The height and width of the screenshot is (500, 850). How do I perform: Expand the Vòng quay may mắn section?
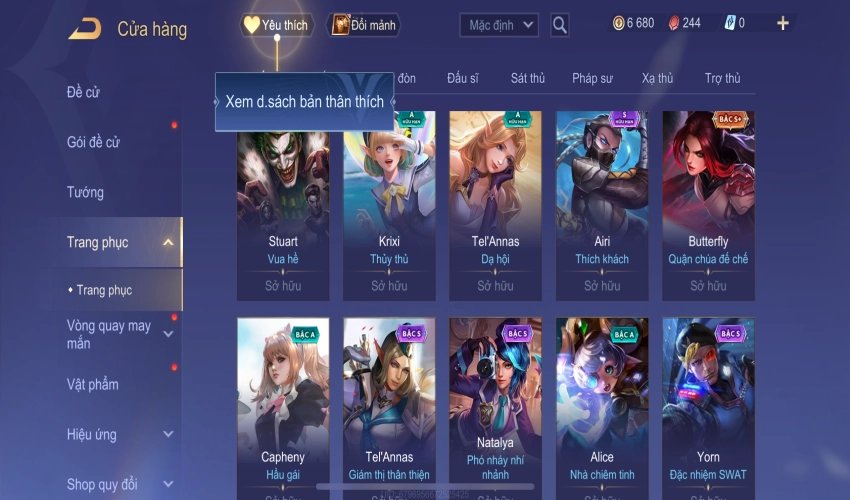168,334
